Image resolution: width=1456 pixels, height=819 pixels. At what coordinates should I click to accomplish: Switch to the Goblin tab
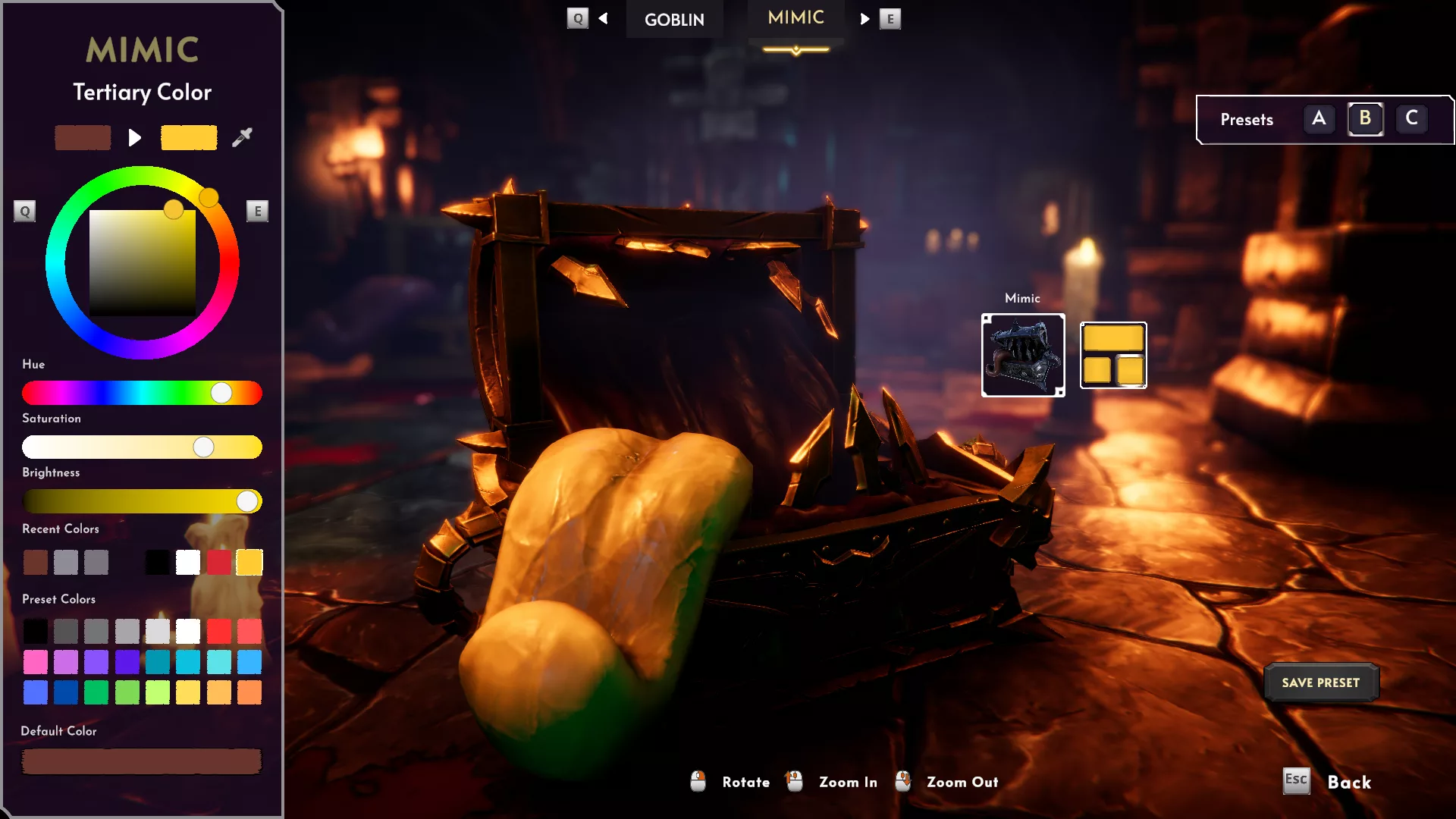pyautogui.click(x=674, y=20)
